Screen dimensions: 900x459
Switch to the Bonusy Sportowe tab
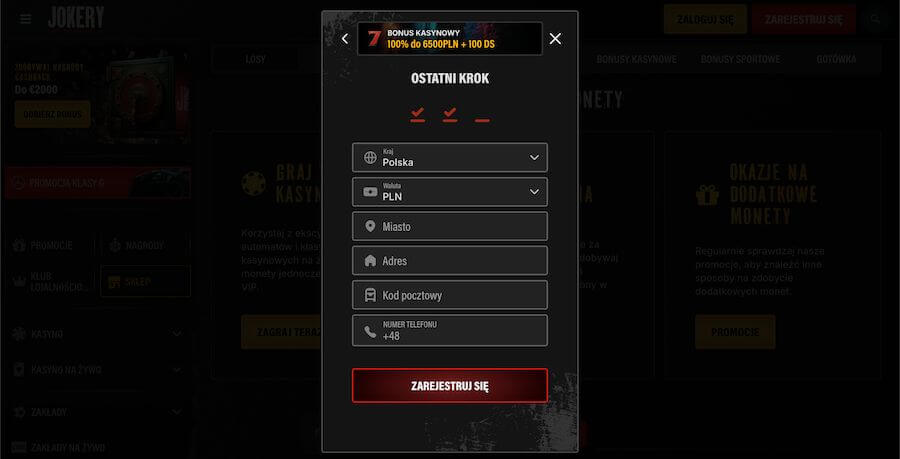tap(738, 59)
